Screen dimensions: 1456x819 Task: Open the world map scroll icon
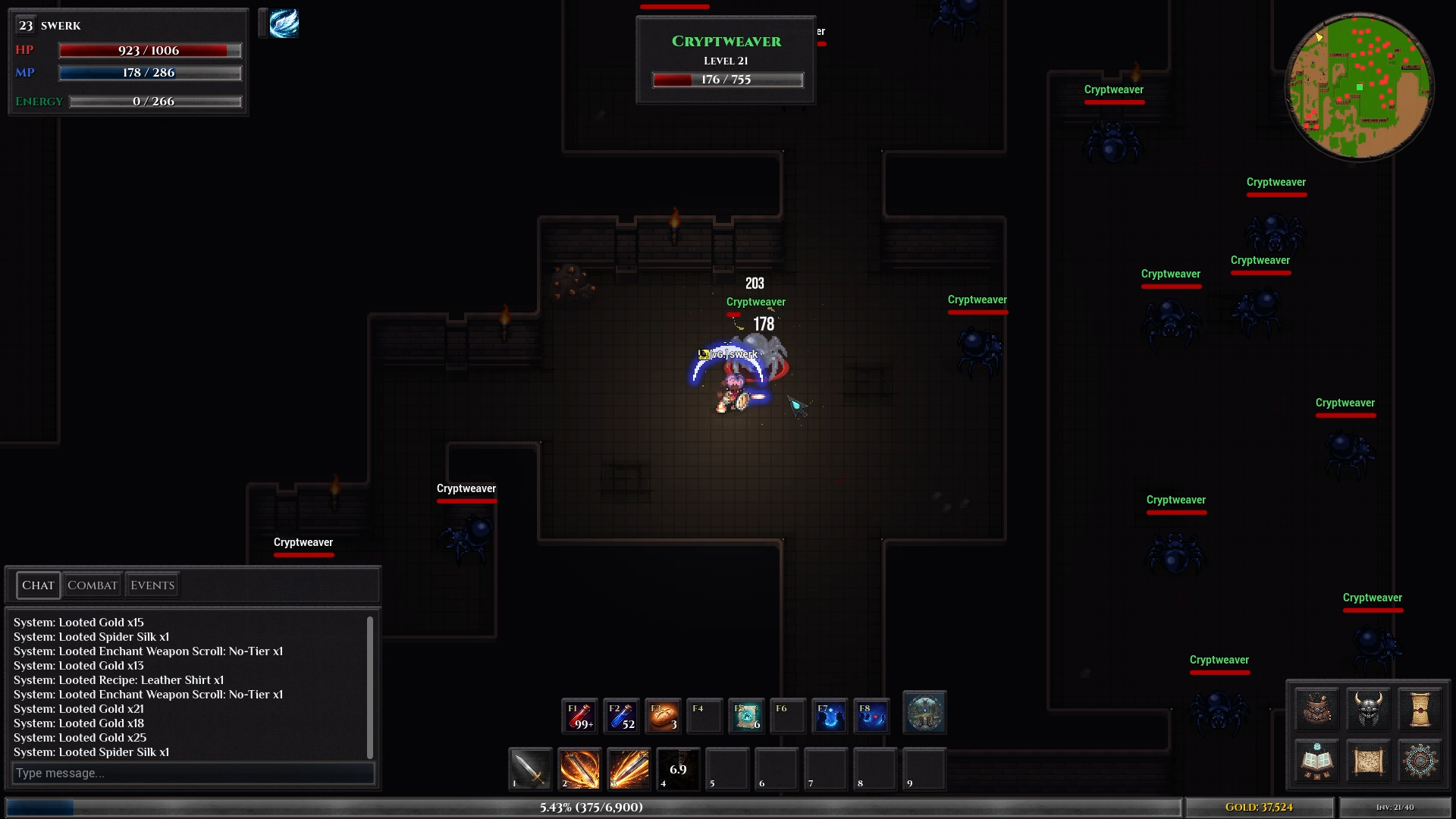(x=1369, y=761)
